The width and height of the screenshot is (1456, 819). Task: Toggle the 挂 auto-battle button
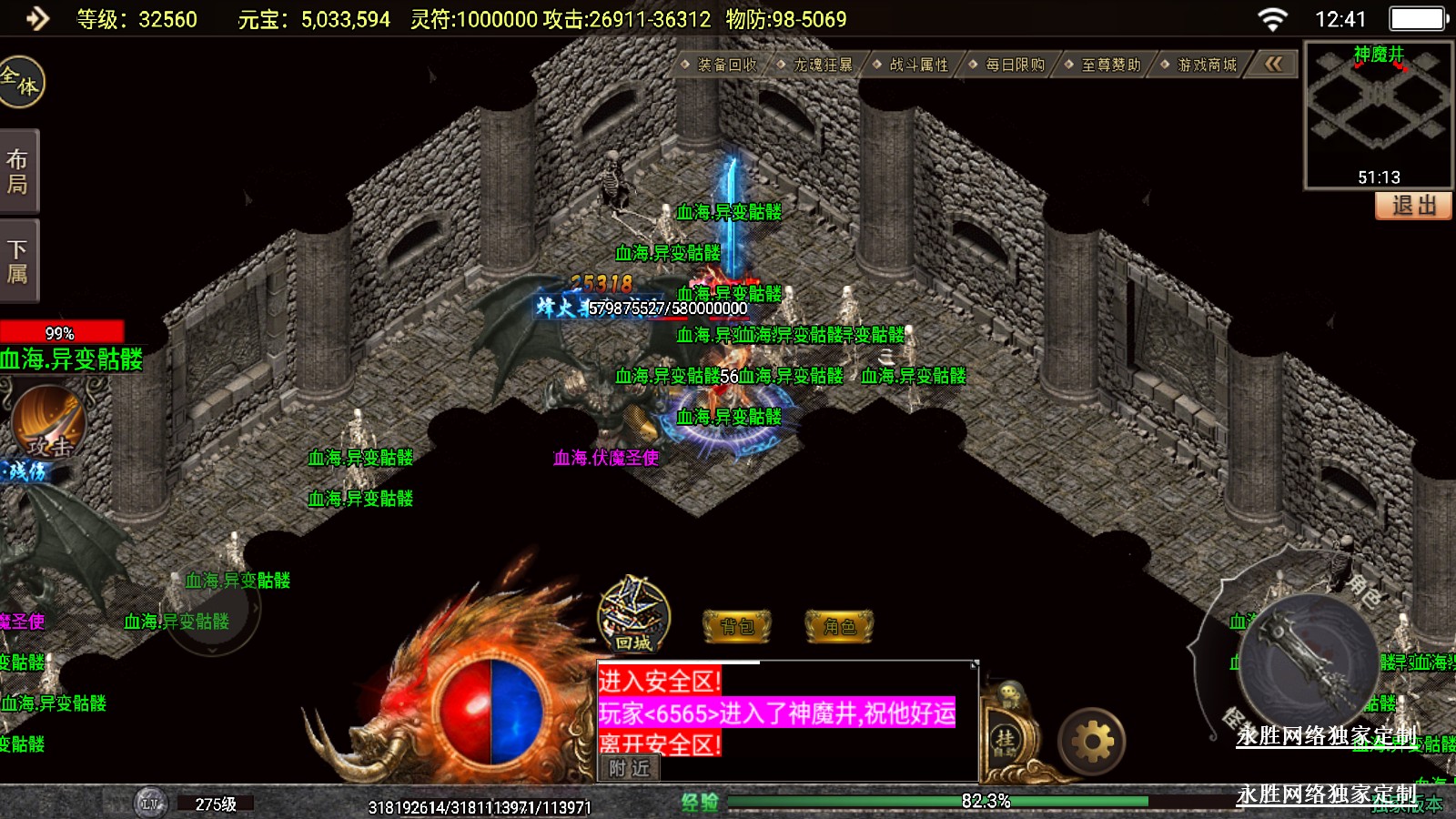(1005, 738)
